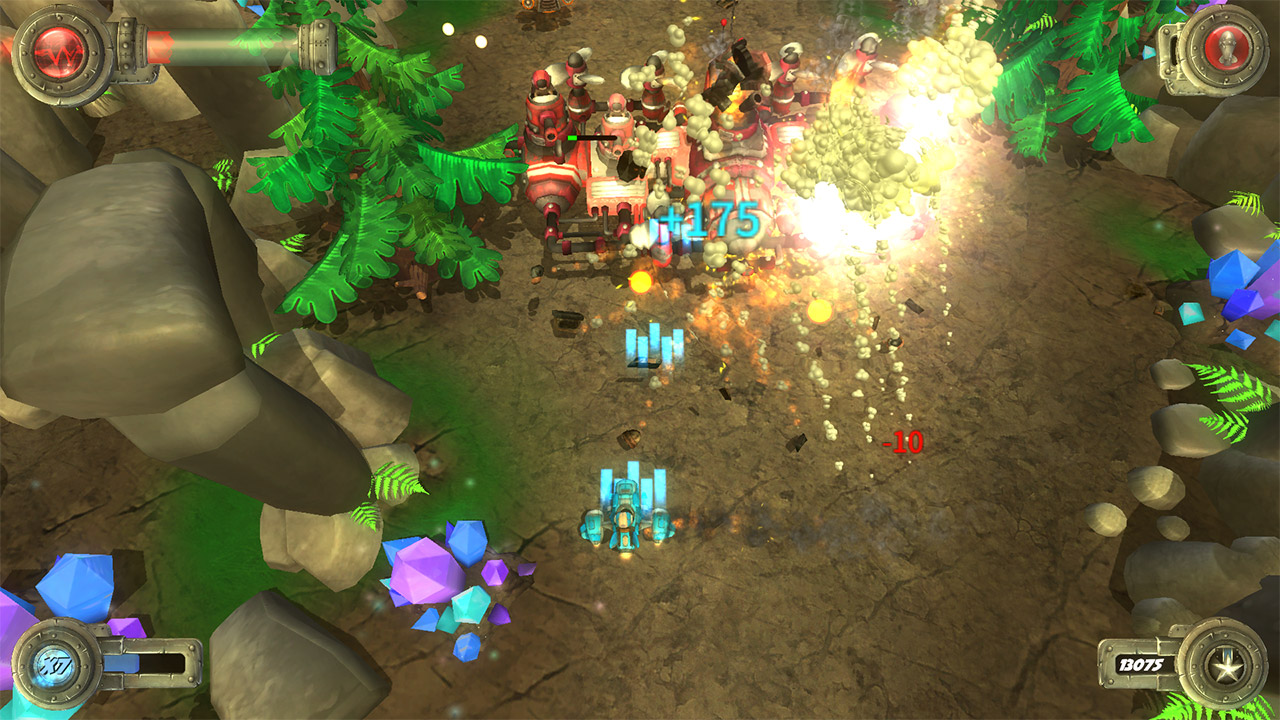Click the -10 damage number
The width and height of the screenshot is (1280, 720).
pyautogui.click(x=901, y=441)
